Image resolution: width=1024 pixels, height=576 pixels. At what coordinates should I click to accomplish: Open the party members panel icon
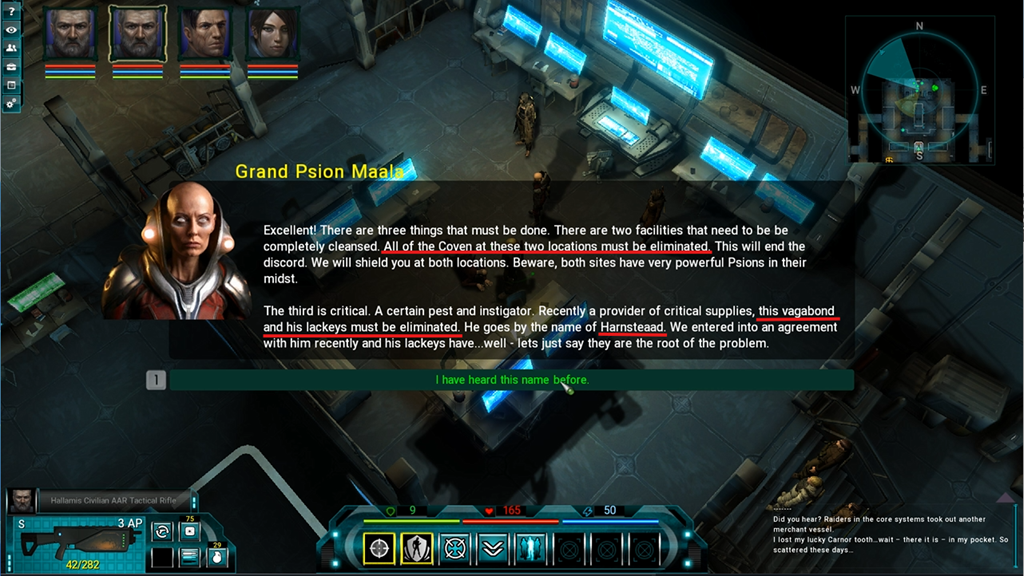[x=11, y=48]
